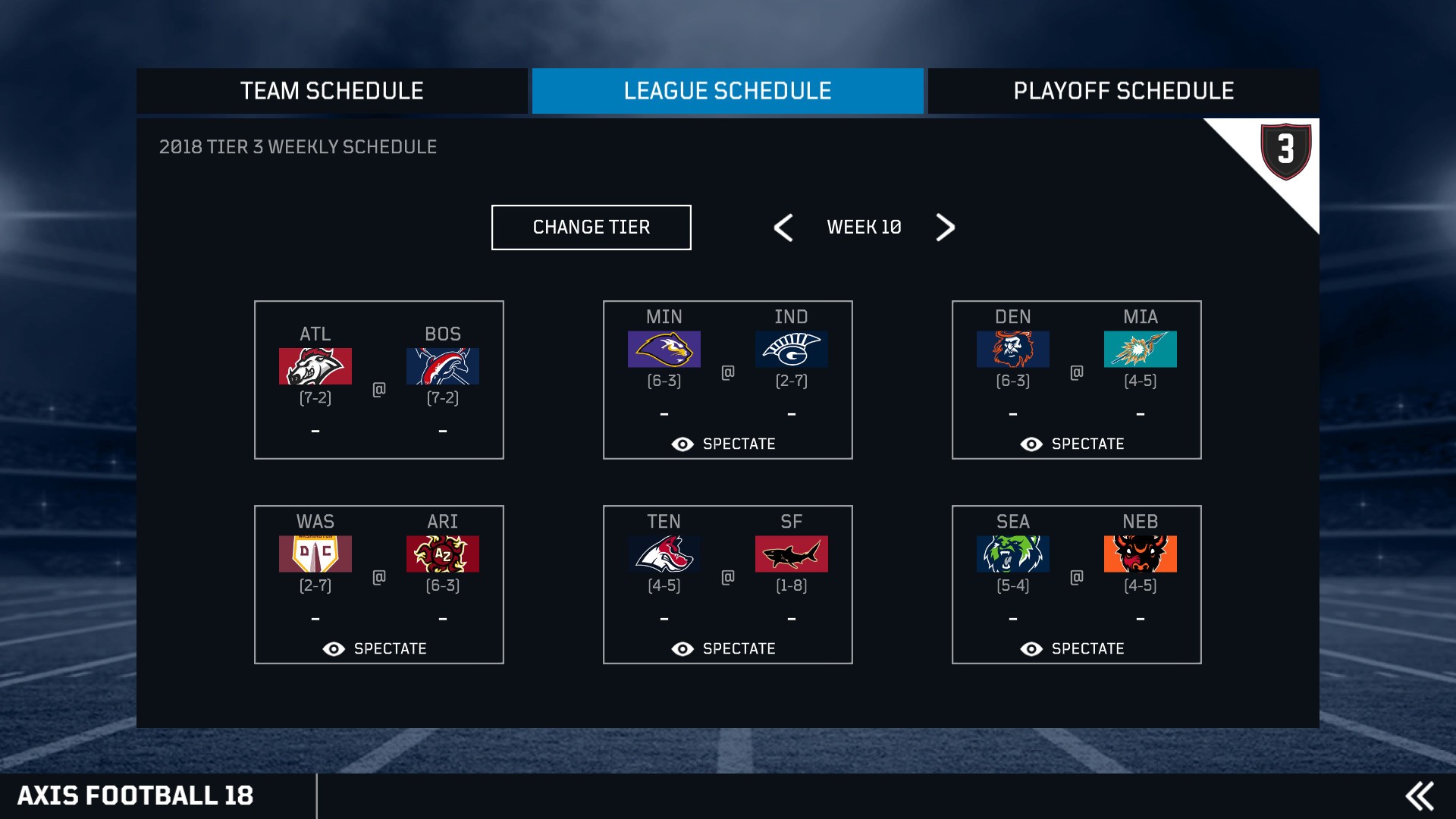This screenshot has height=819, width=1456.
Task: Select the DEN at MIA matchup card
Action: (x=1076, y=379)
